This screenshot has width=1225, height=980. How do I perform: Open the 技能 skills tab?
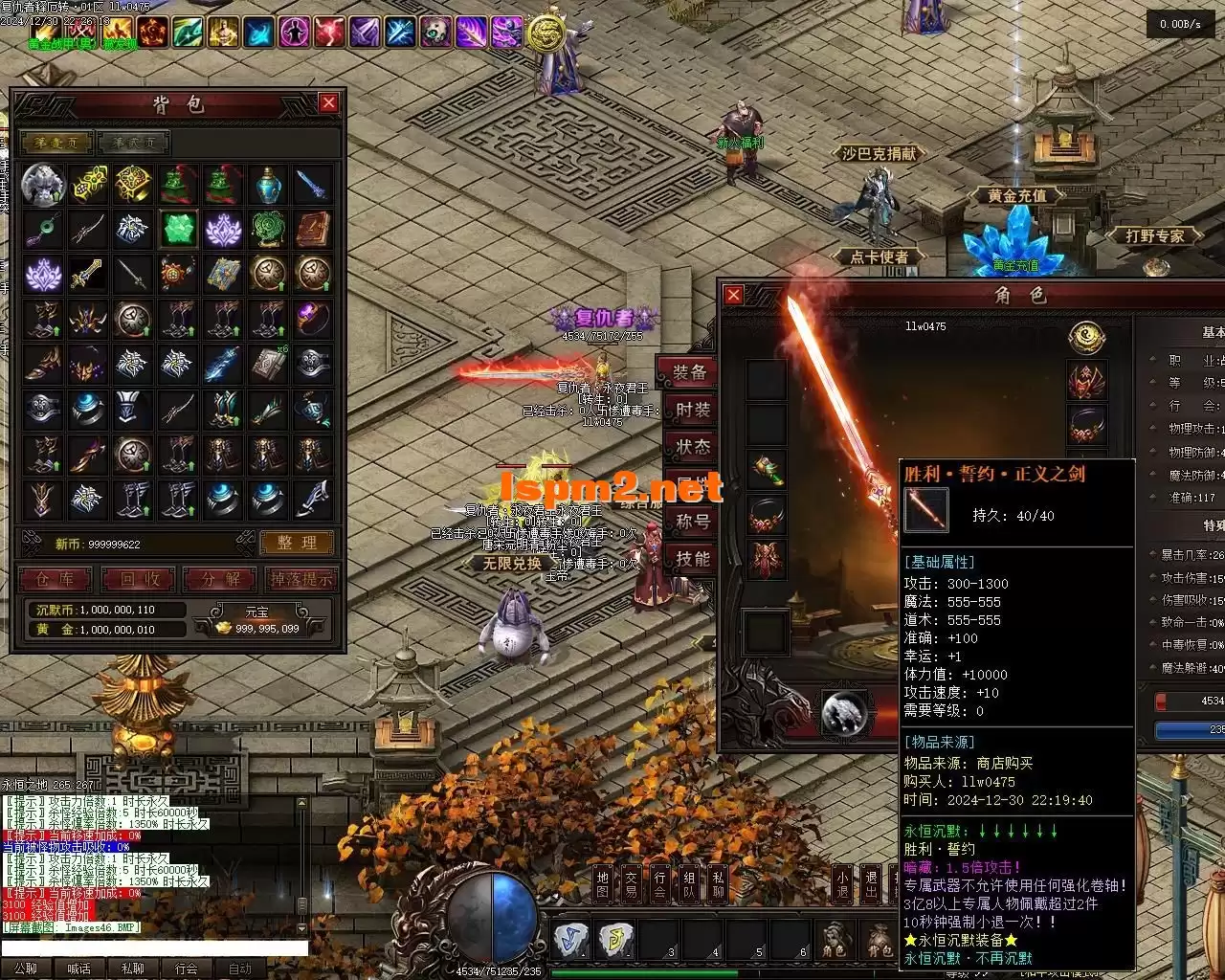(x=693, y=559)
